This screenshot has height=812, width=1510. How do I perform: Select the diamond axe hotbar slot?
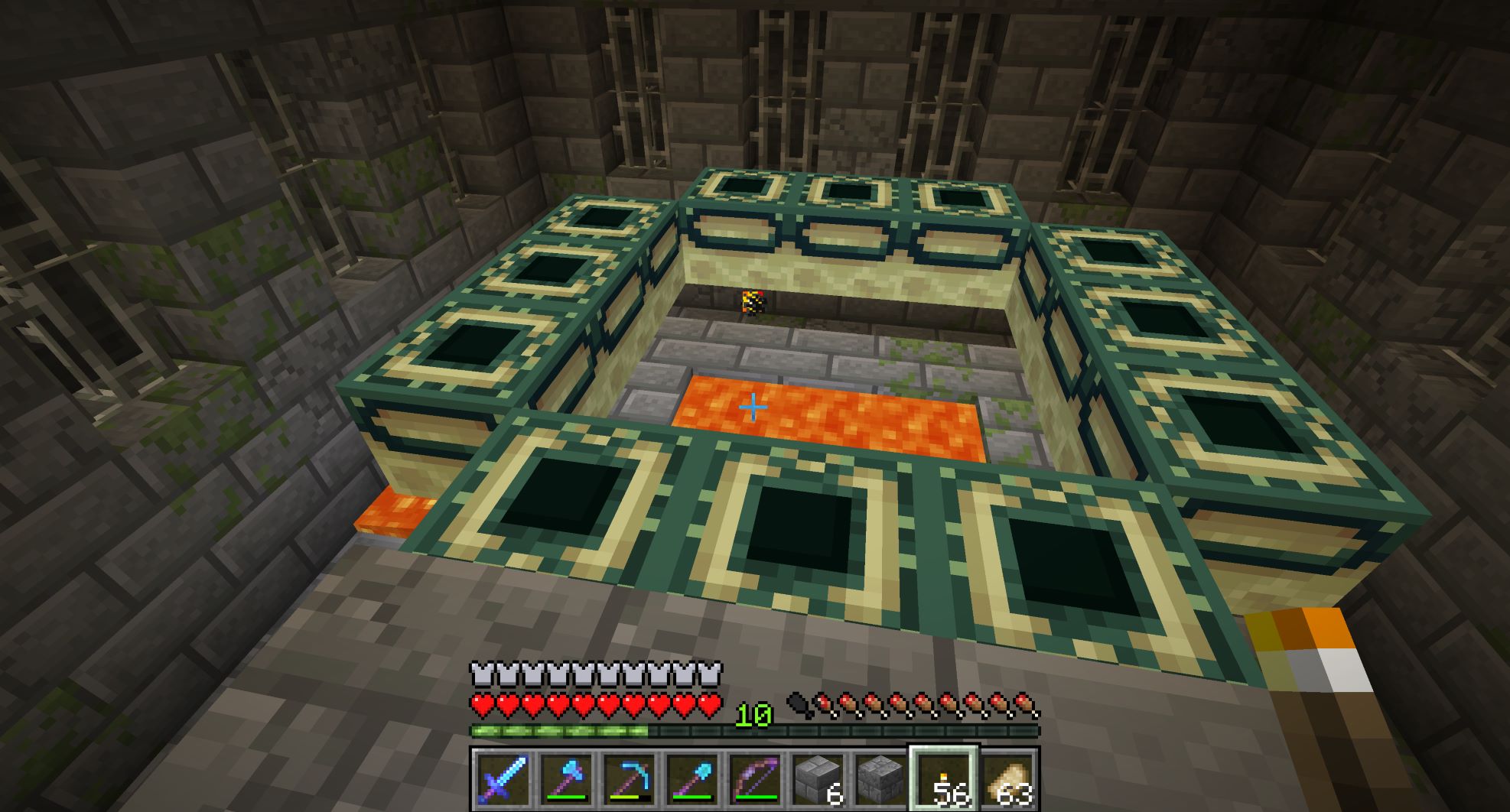coord(565,779)
